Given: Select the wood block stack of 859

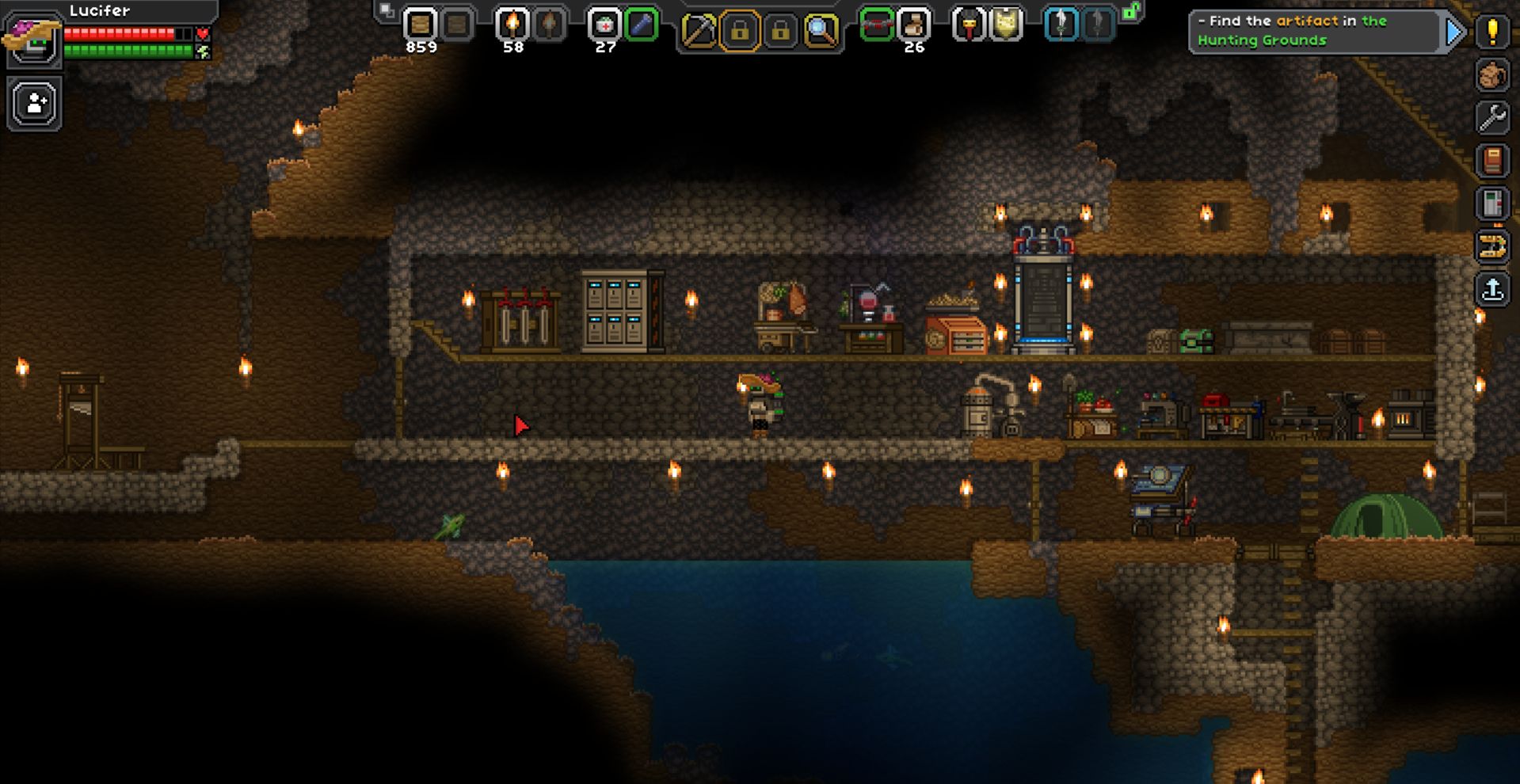Looking at the screenshot, I should pos(421,25).
